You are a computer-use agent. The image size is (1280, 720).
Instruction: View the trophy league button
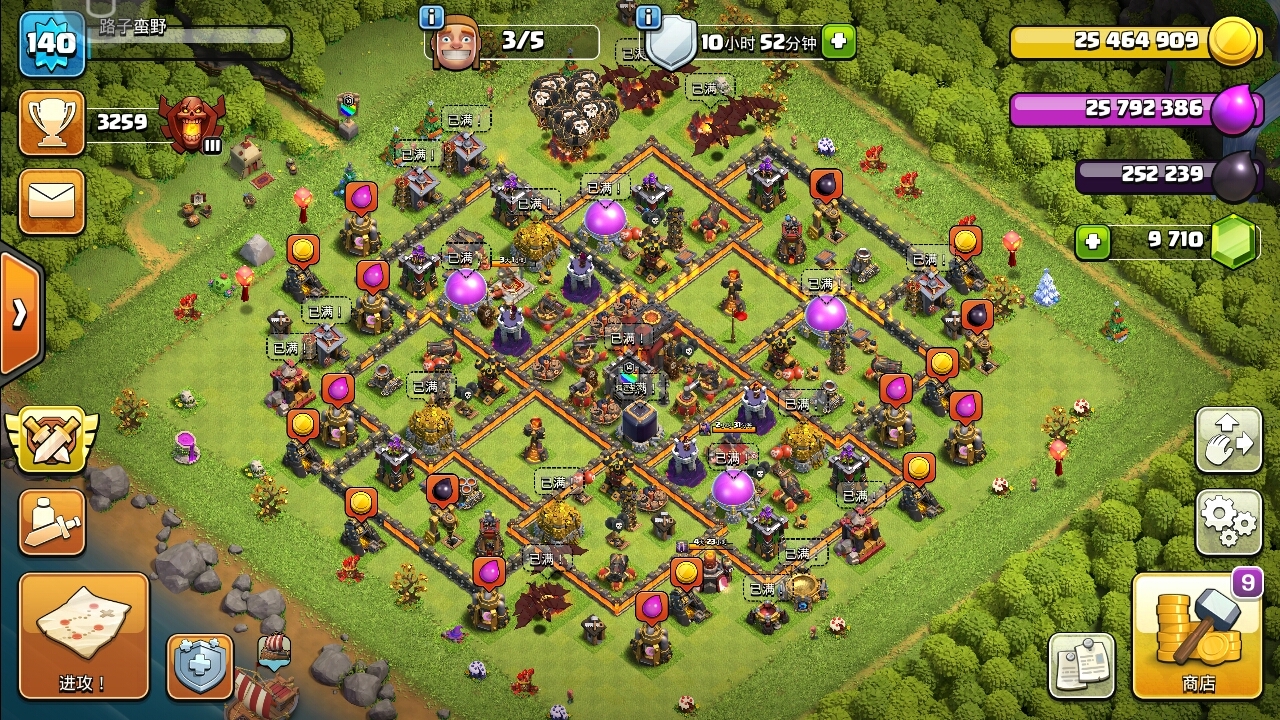[51, 123]
